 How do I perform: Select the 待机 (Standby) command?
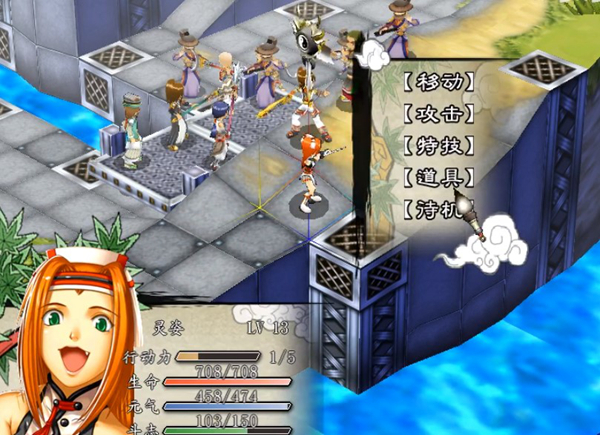[x=437, y=210]
